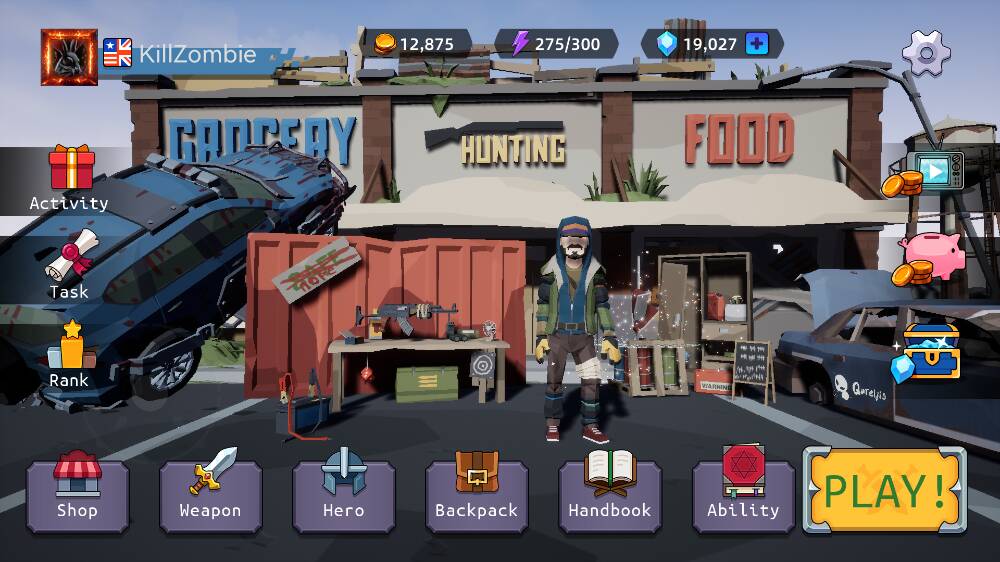The width and height of the screenshot is (1000, 562).
Task: Open the gear settings icon
Action: coord(925,51)
